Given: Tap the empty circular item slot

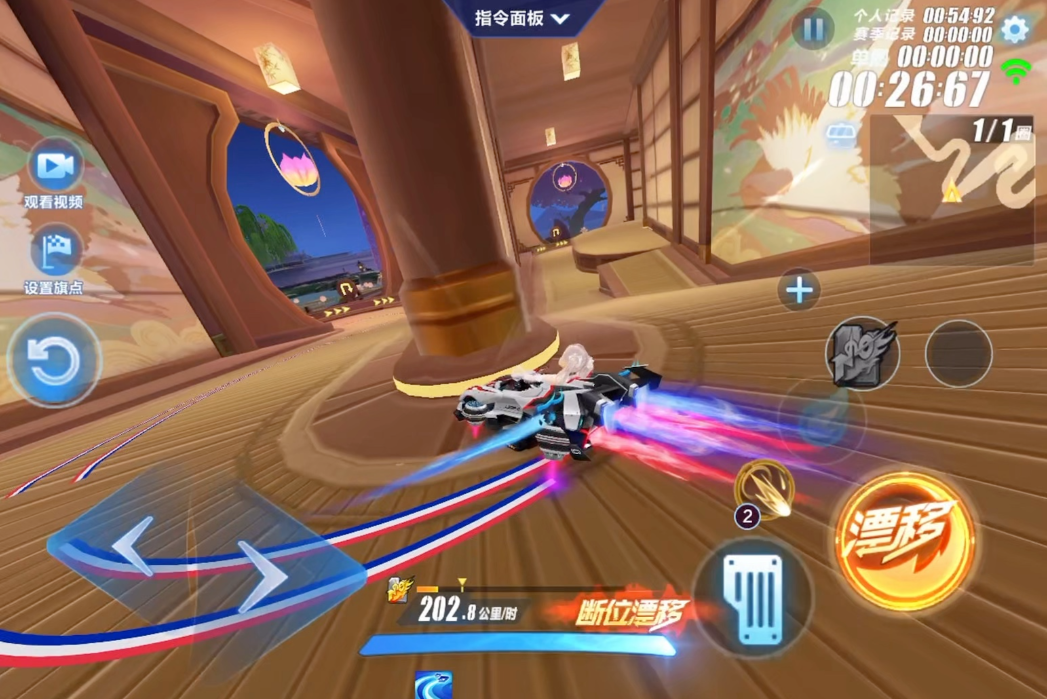Looking at the screenshot, I should 958,353.
